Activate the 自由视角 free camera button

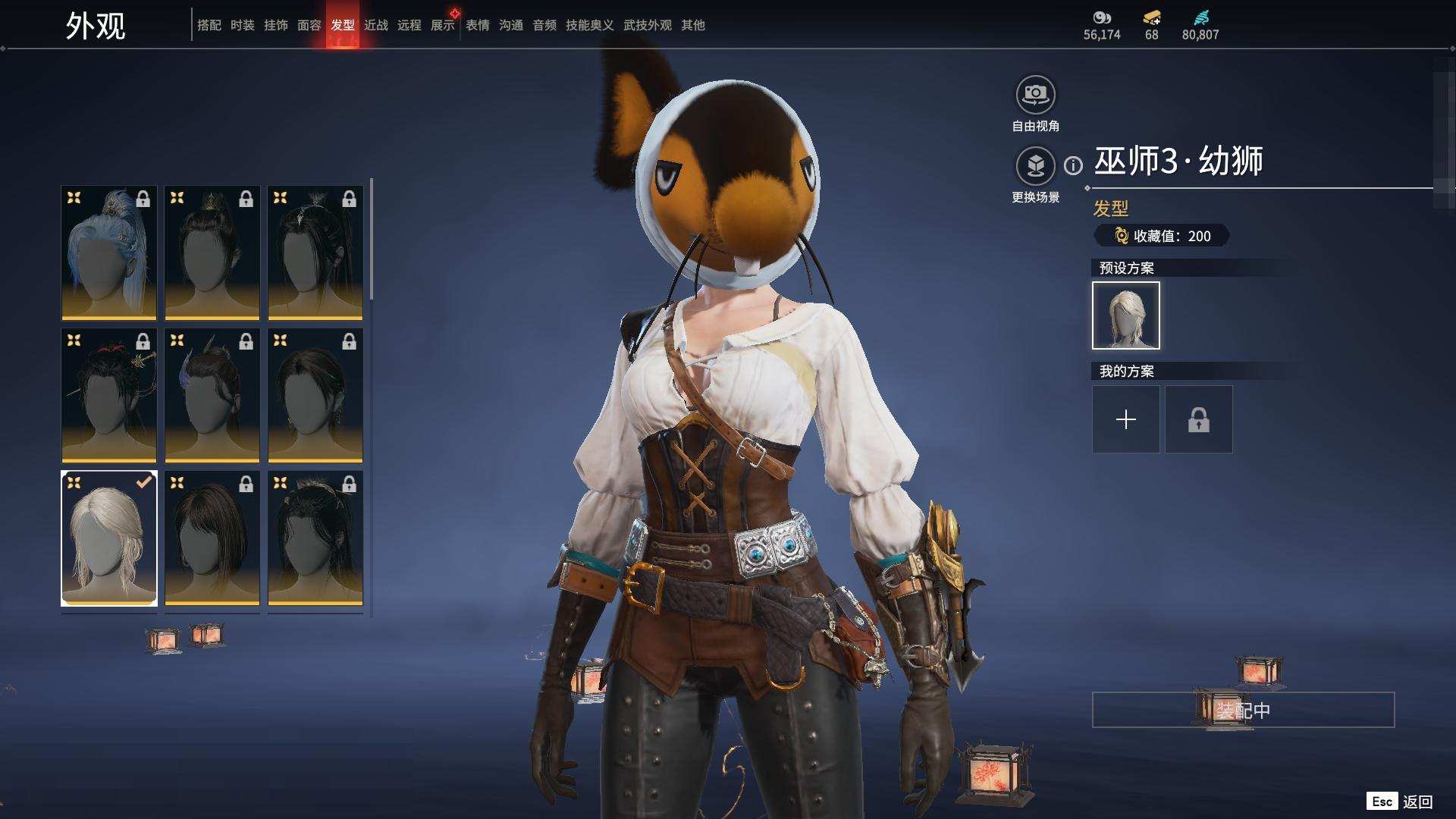point(1035,96)
